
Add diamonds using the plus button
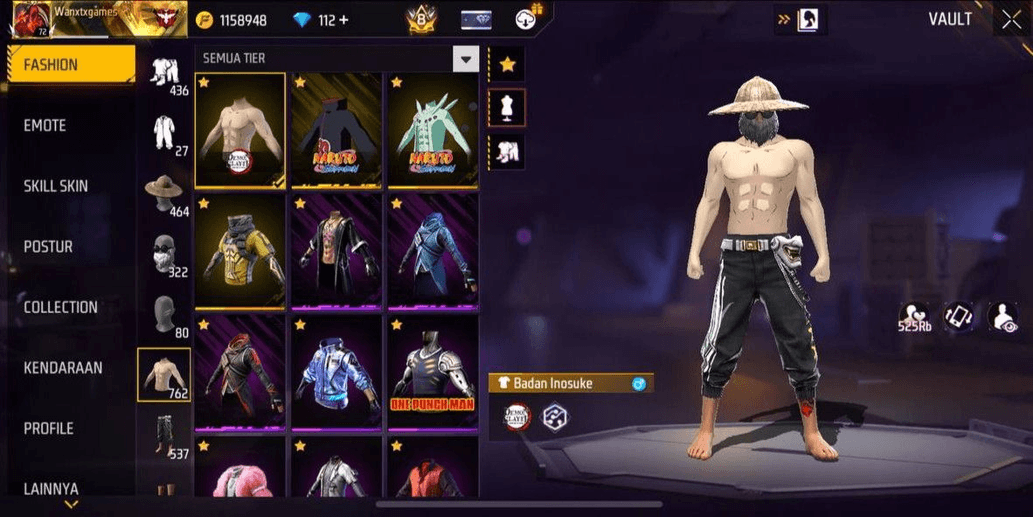tap(344, 20)
